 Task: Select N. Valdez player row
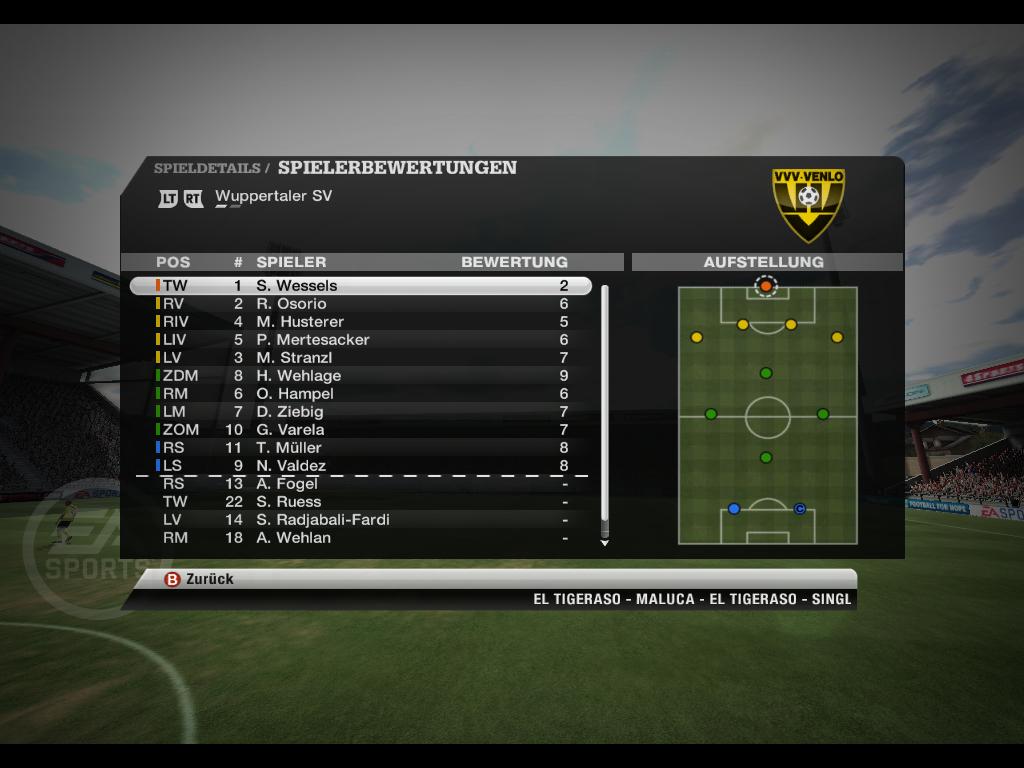[360, 466]
